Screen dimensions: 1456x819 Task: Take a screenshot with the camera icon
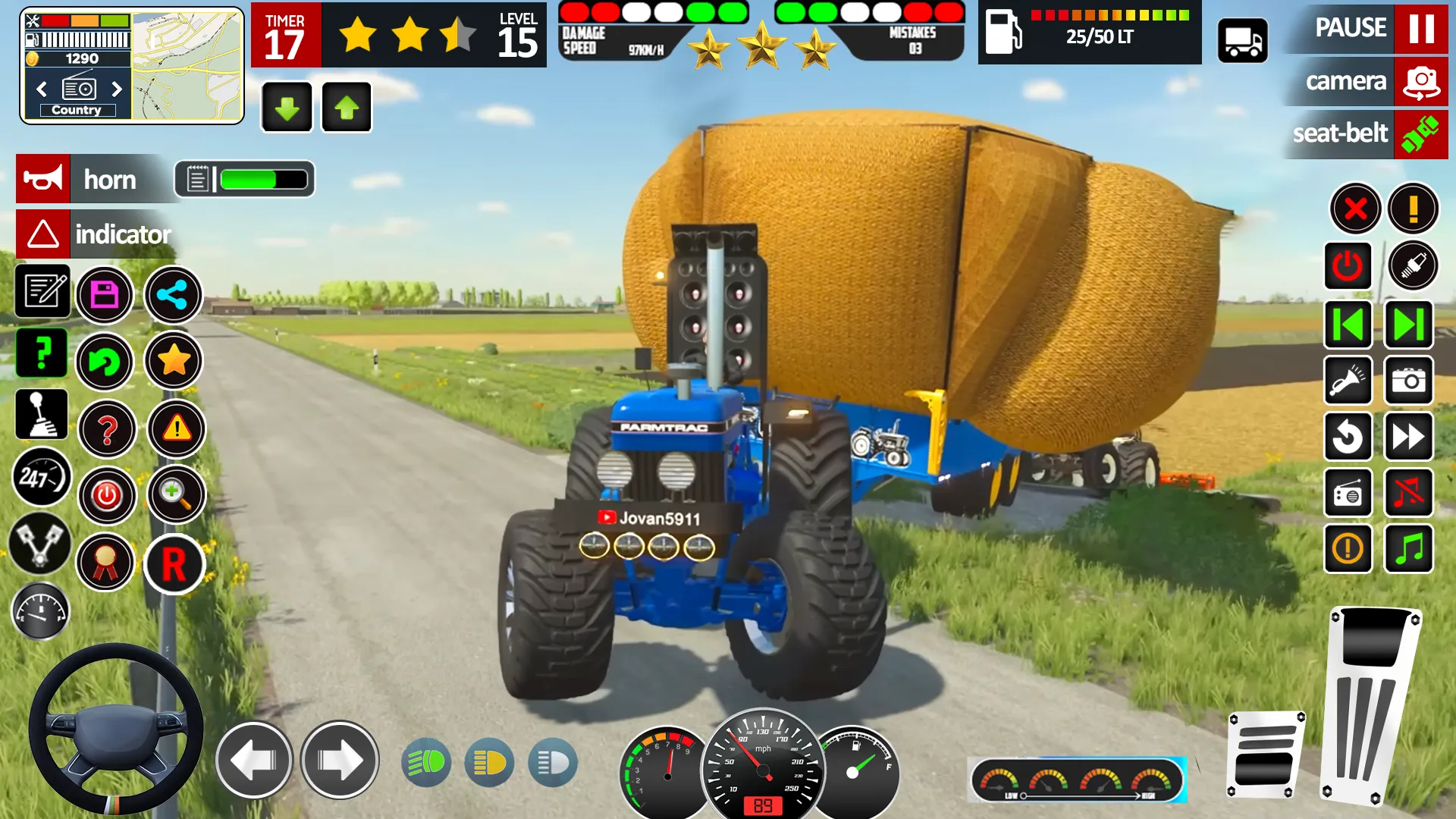[x=1409, y=381]
